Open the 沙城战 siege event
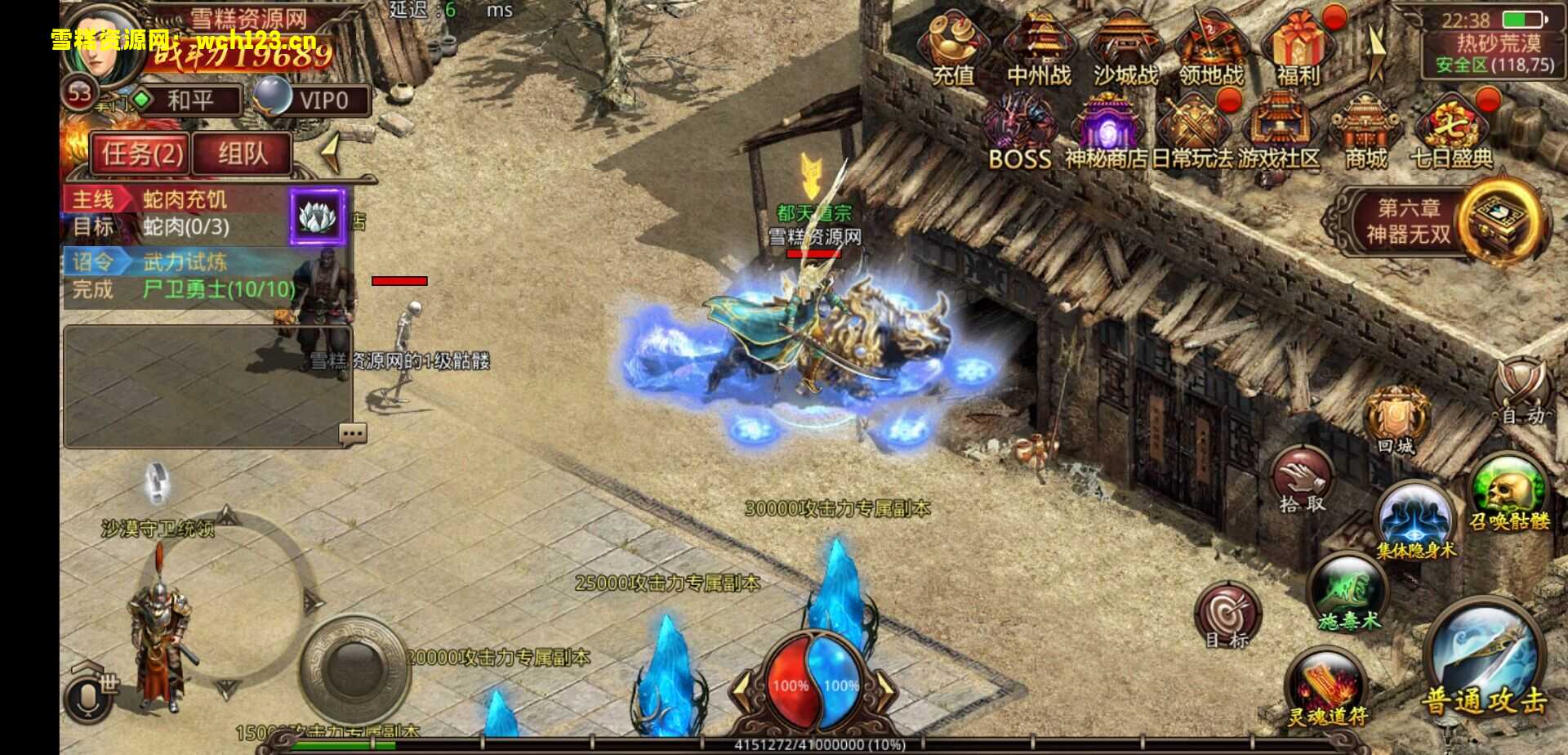1568x755 pixels. pyautogui.click(x=1125, y=47)
